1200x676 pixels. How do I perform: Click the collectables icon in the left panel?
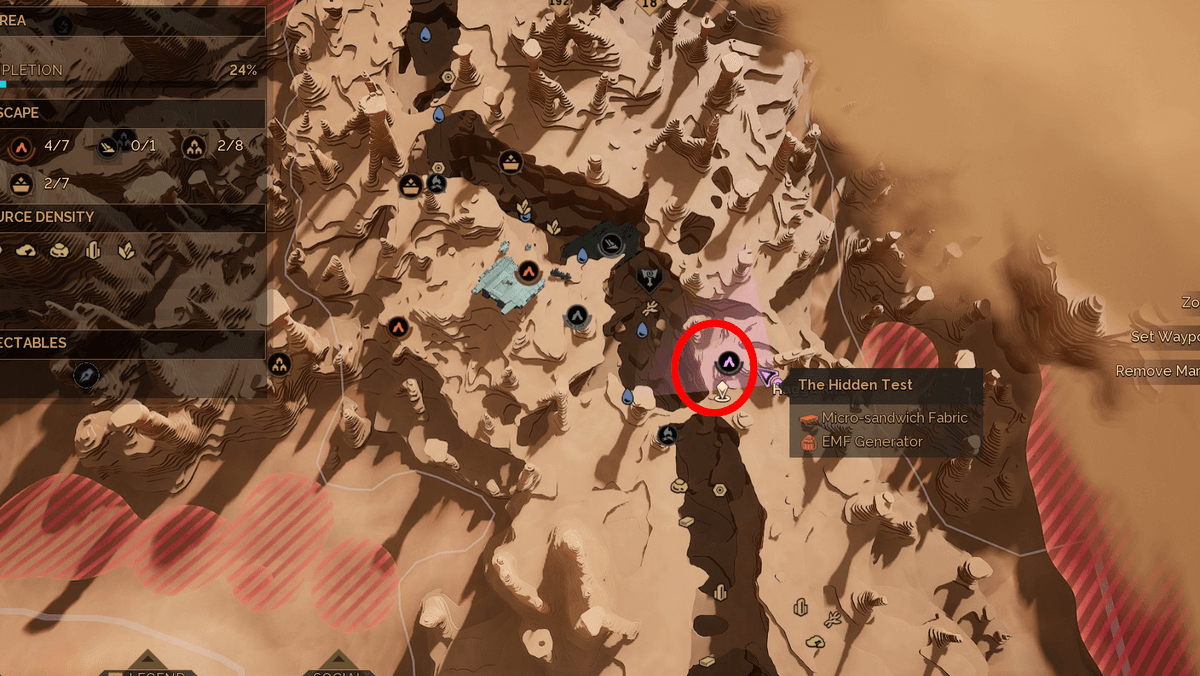[x=87, y=375]
